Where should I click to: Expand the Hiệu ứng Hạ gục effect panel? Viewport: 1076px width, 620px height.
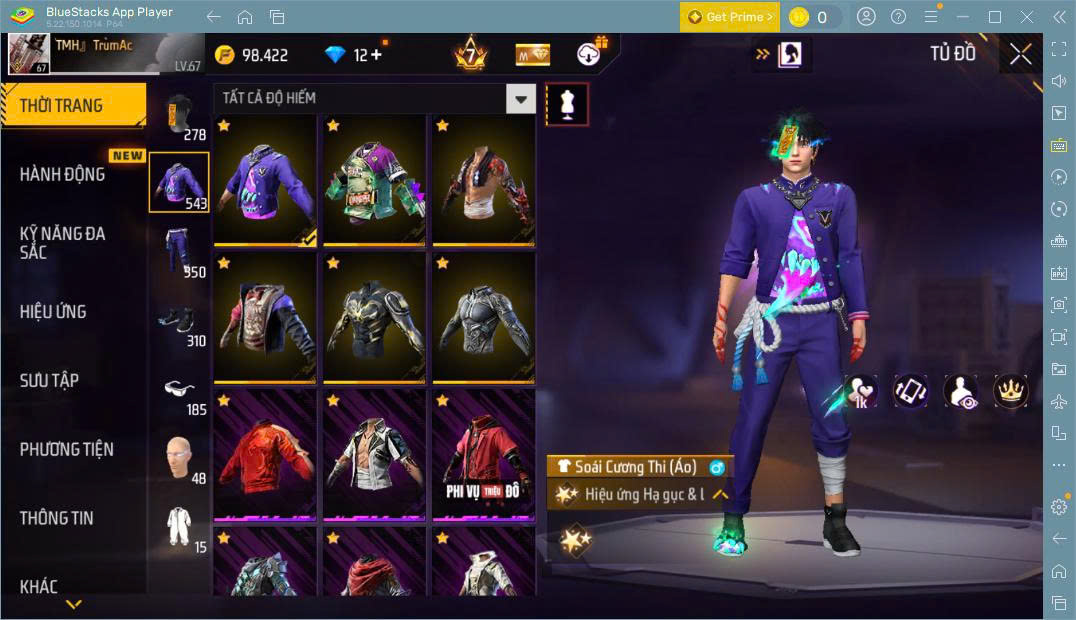719,494
